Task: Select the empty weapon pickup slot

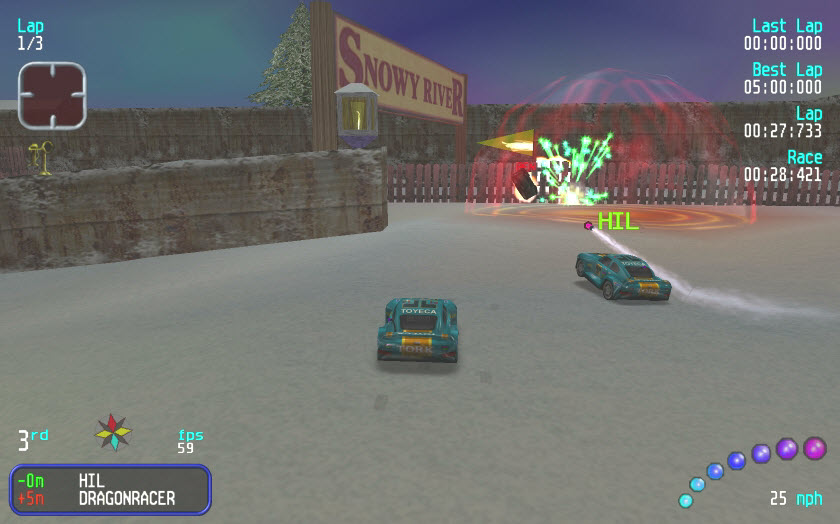Action: click(52, 96)
